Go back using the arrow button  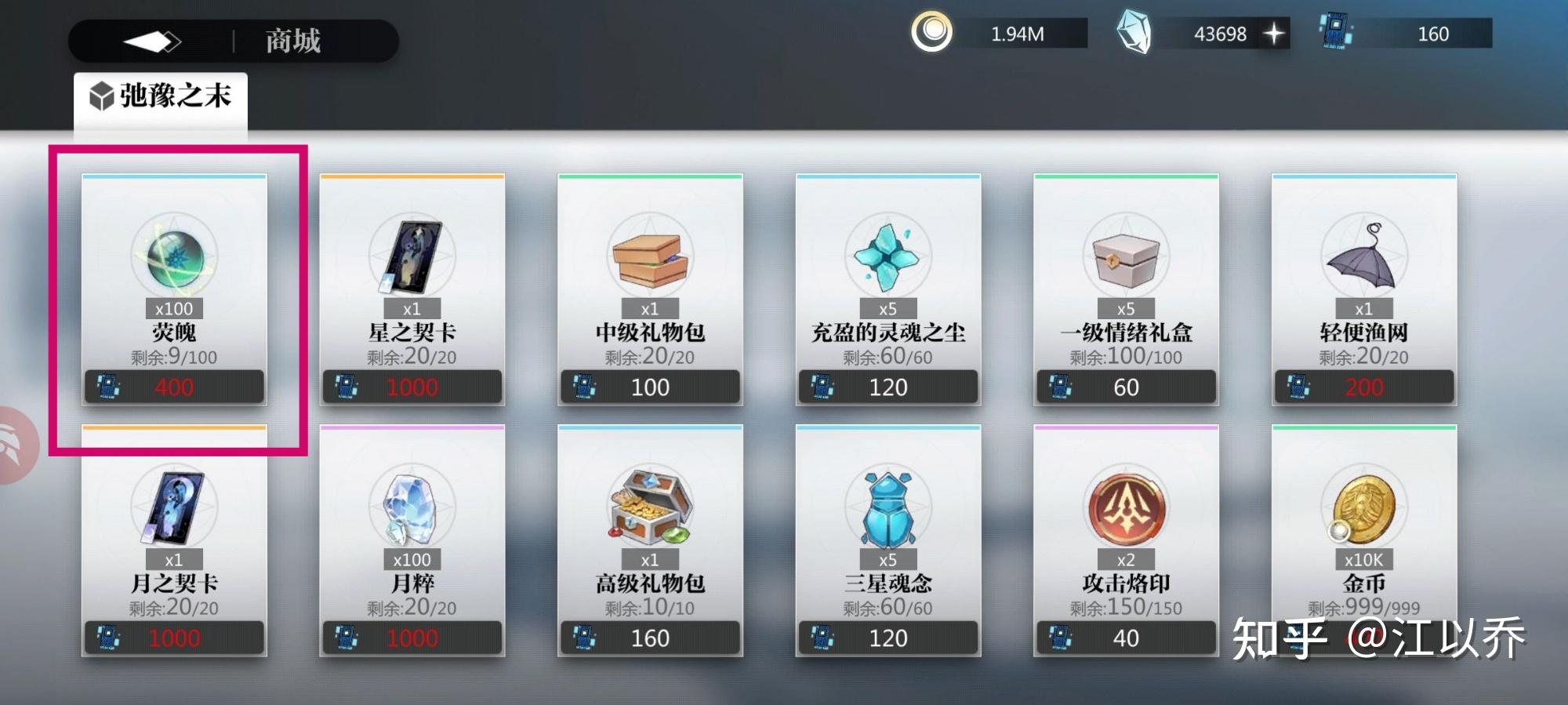152,42
